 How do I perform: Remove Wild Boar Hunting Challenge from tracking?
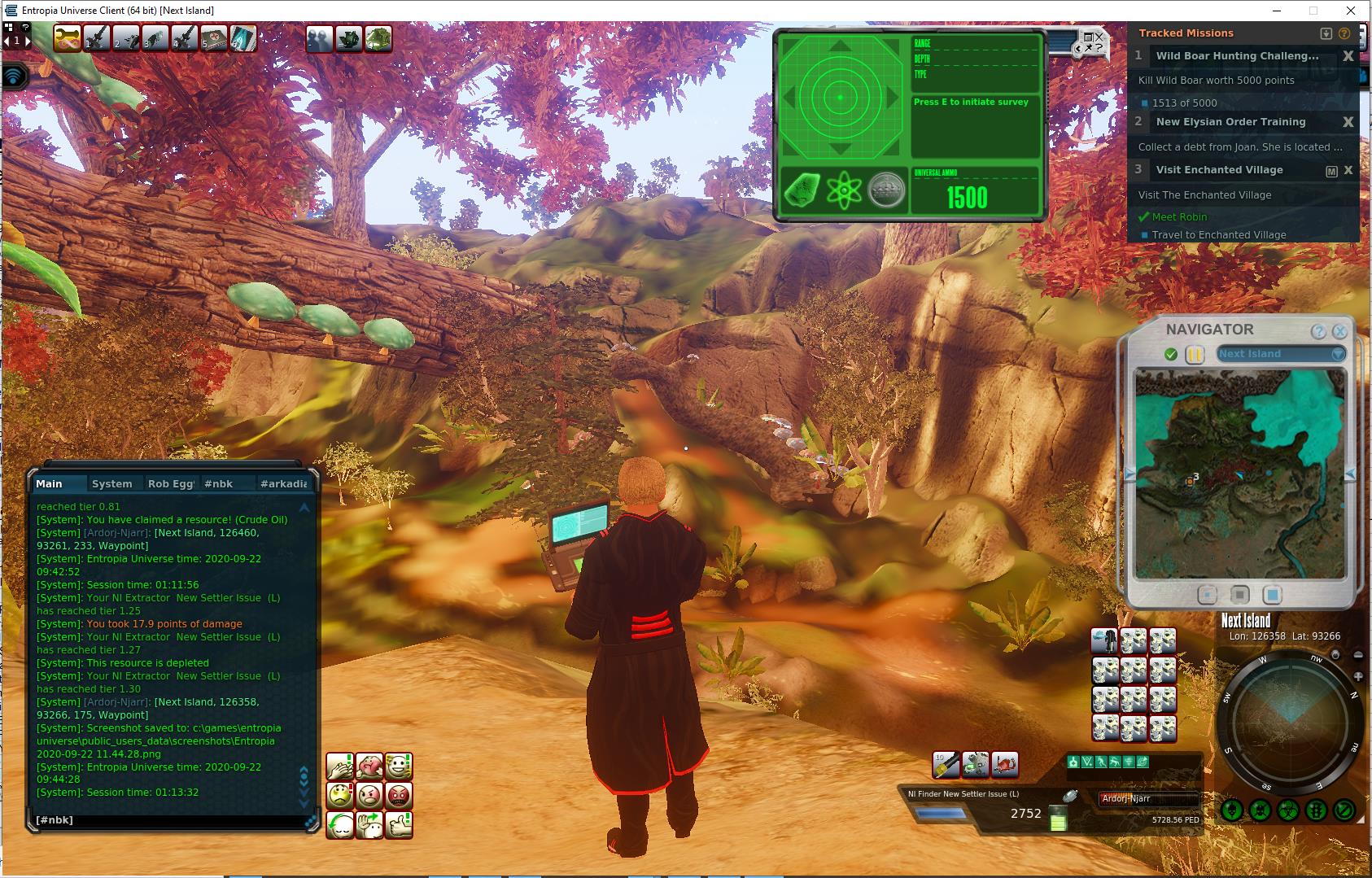[1348, 56]
